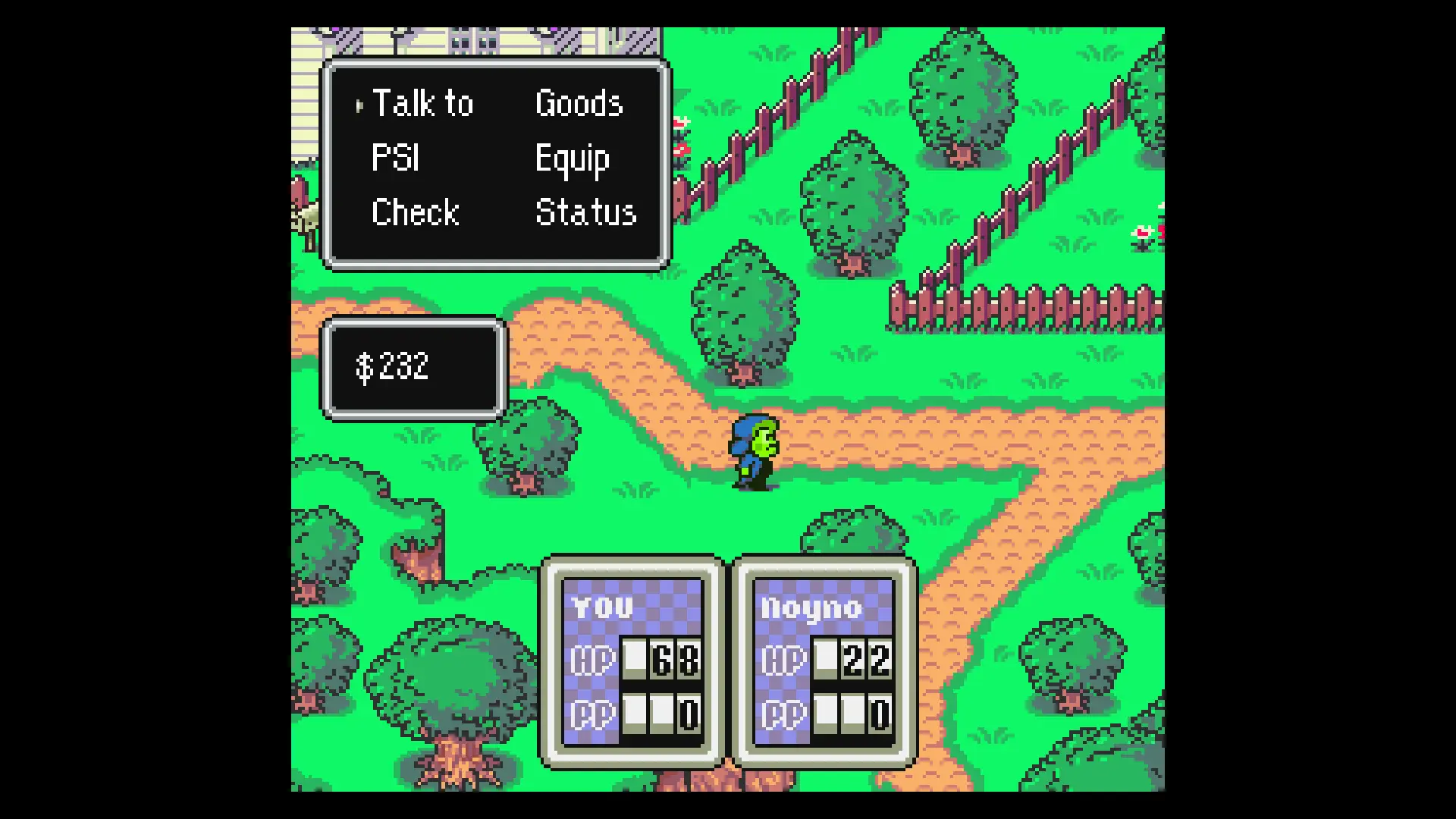The width and height of the screenshot is (1456, 819).
Task: Select the Talk to command
Action: pyautogui.click(x=422, y=104)
